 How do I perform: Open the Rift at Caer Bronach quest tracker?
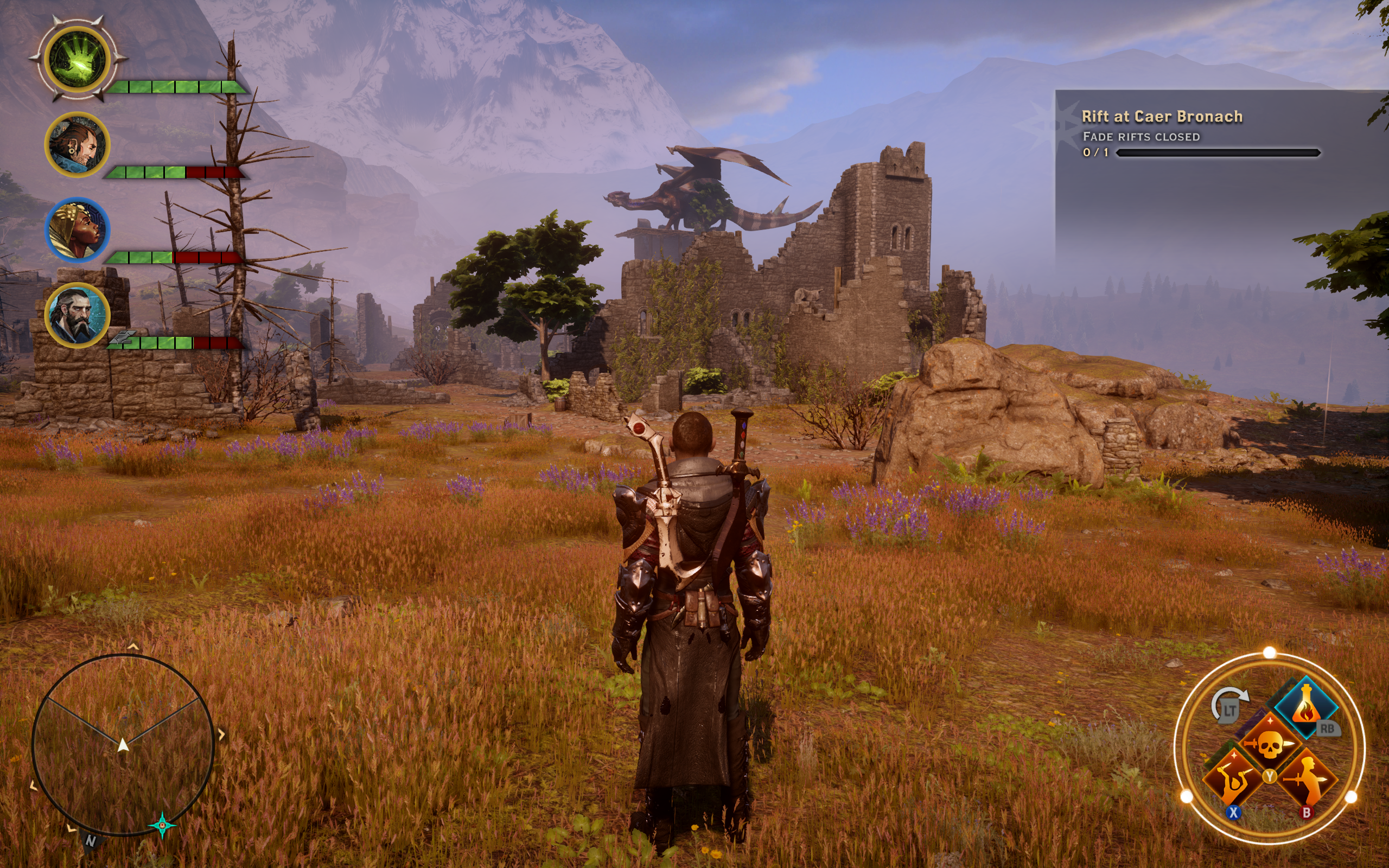pos(1162,117)
